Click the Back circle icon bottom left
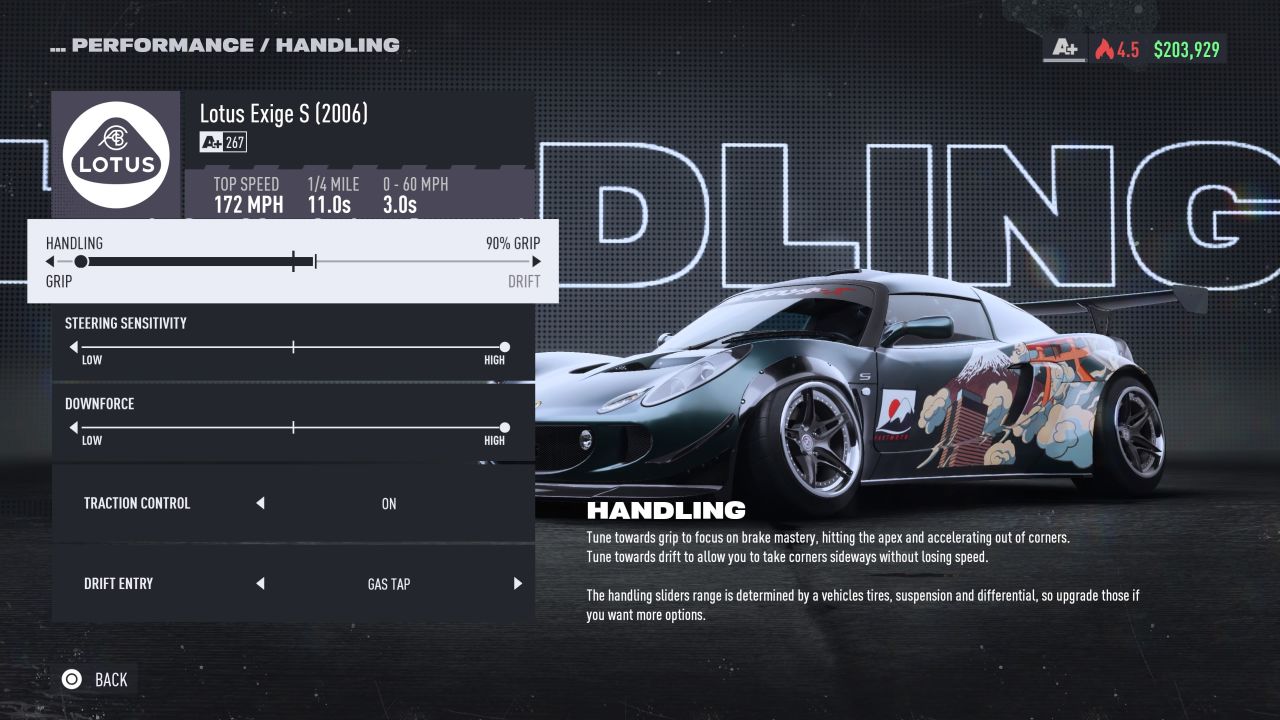 tap(70, 679)
